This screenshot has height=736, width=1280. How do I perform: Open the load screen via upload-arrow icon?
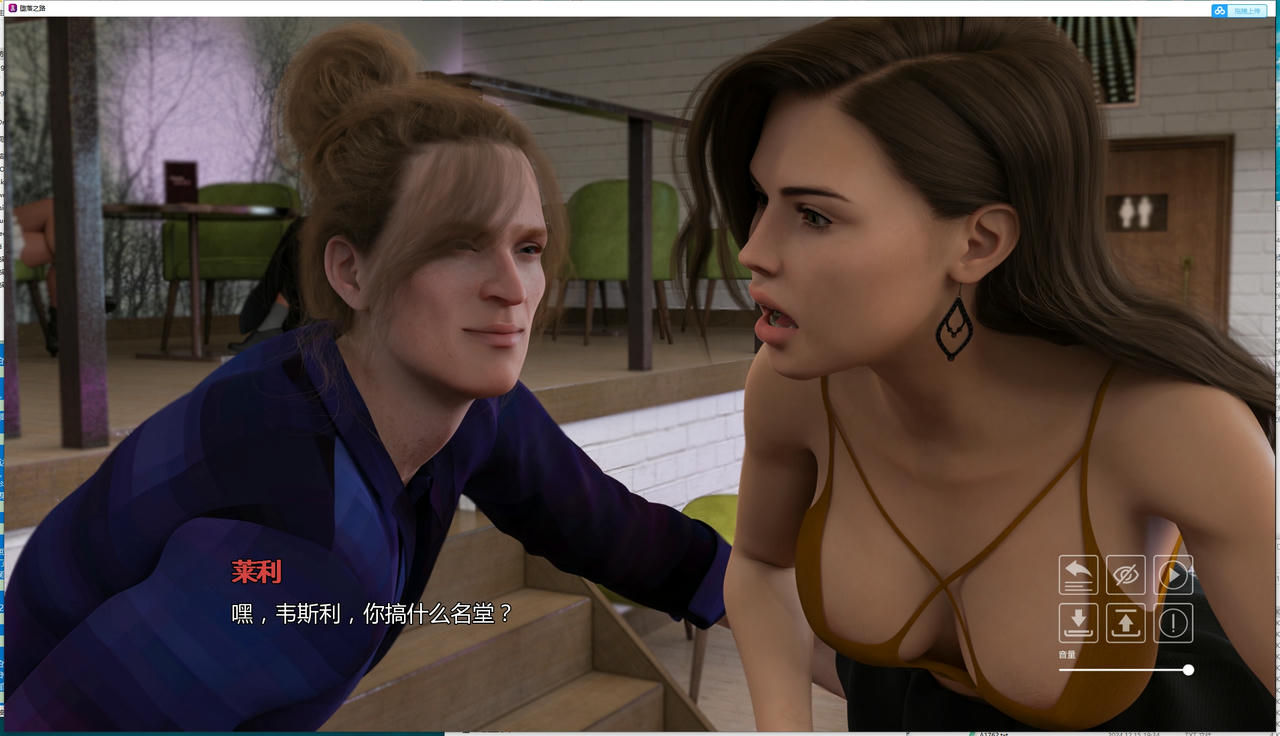pos(1126,623)
